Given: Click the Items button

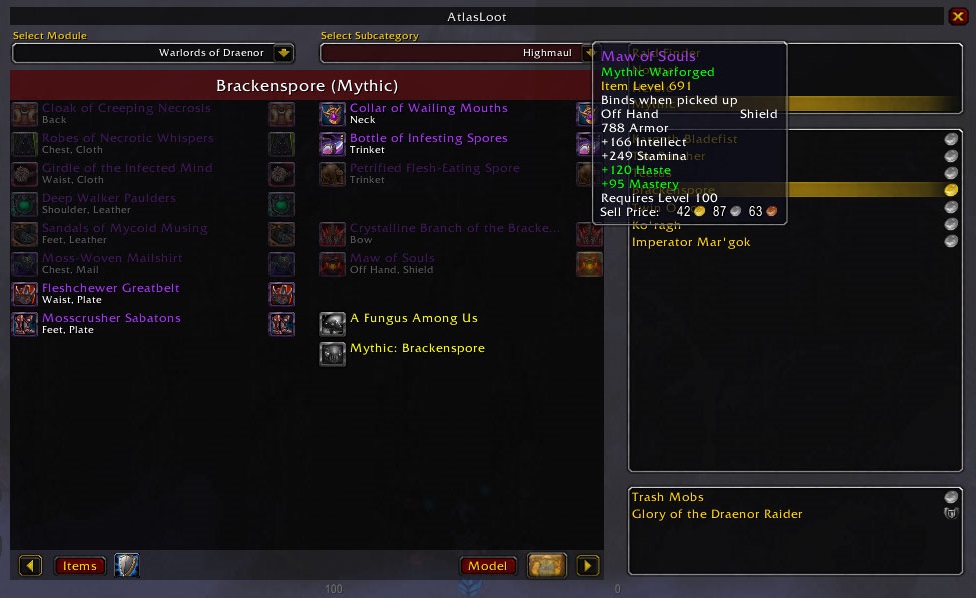Looking at the screenshot, I should 79,566.
